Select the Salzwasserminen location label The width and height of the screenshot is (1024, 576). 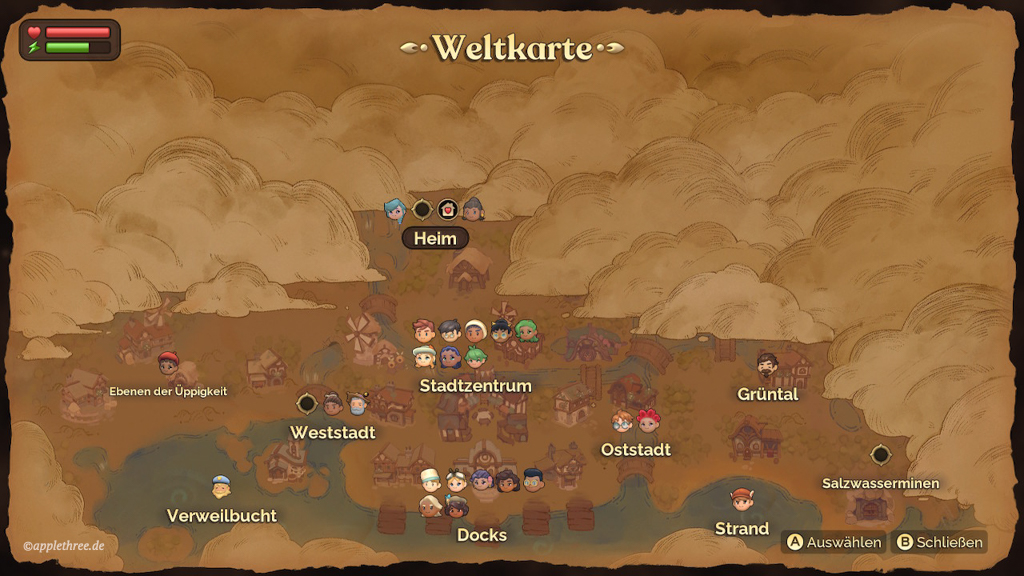click(880, 483)
